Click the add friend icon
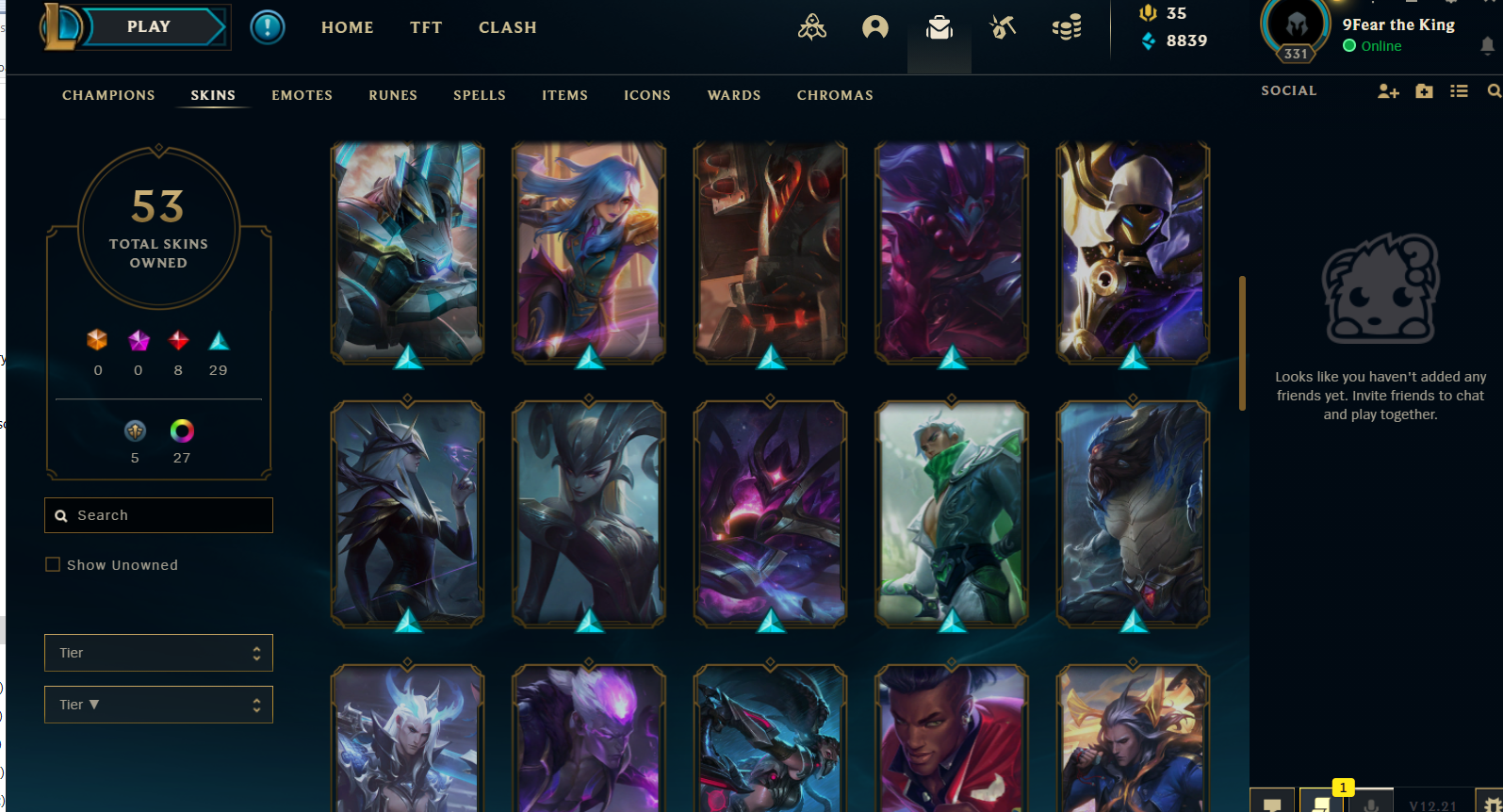 1388,91
